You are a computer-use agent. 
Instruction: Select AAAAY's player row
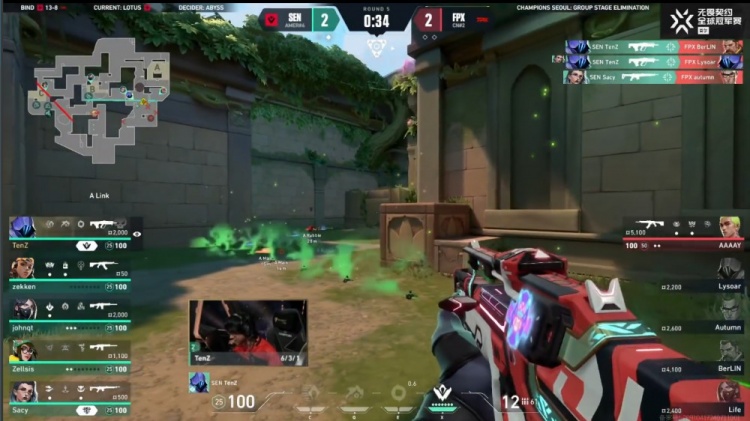(685, 232)
